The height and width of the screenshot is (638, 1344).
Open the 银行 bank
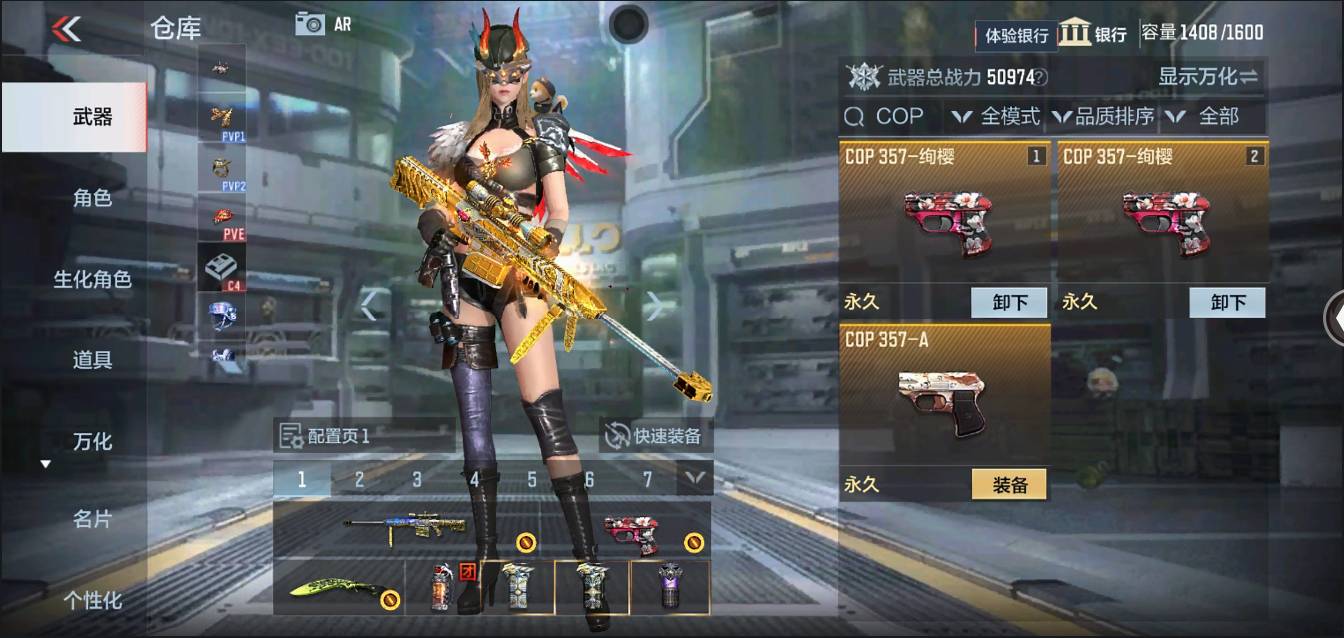pyautogui.click(x=1093, y=33)
